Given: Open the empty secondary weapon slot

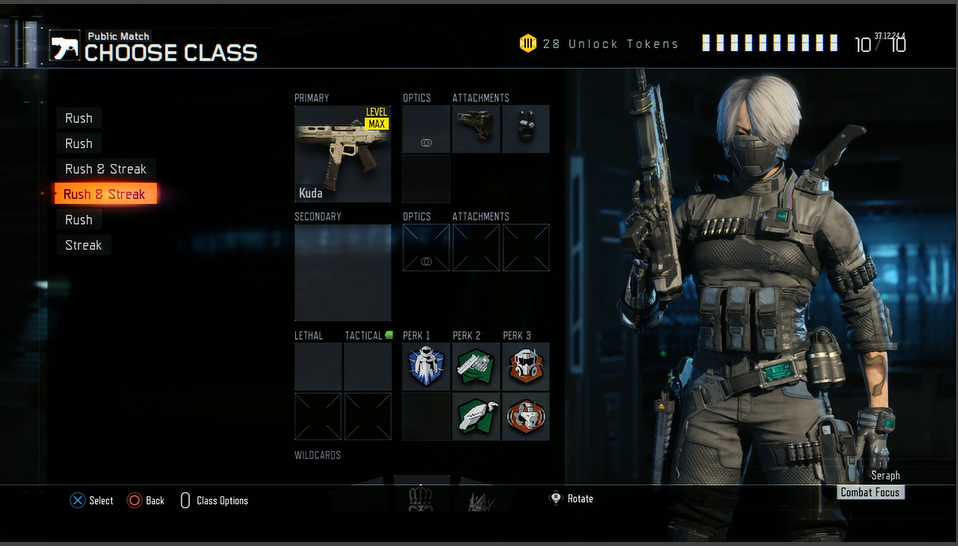Looking at the screenshot, I should click(342, 272).
